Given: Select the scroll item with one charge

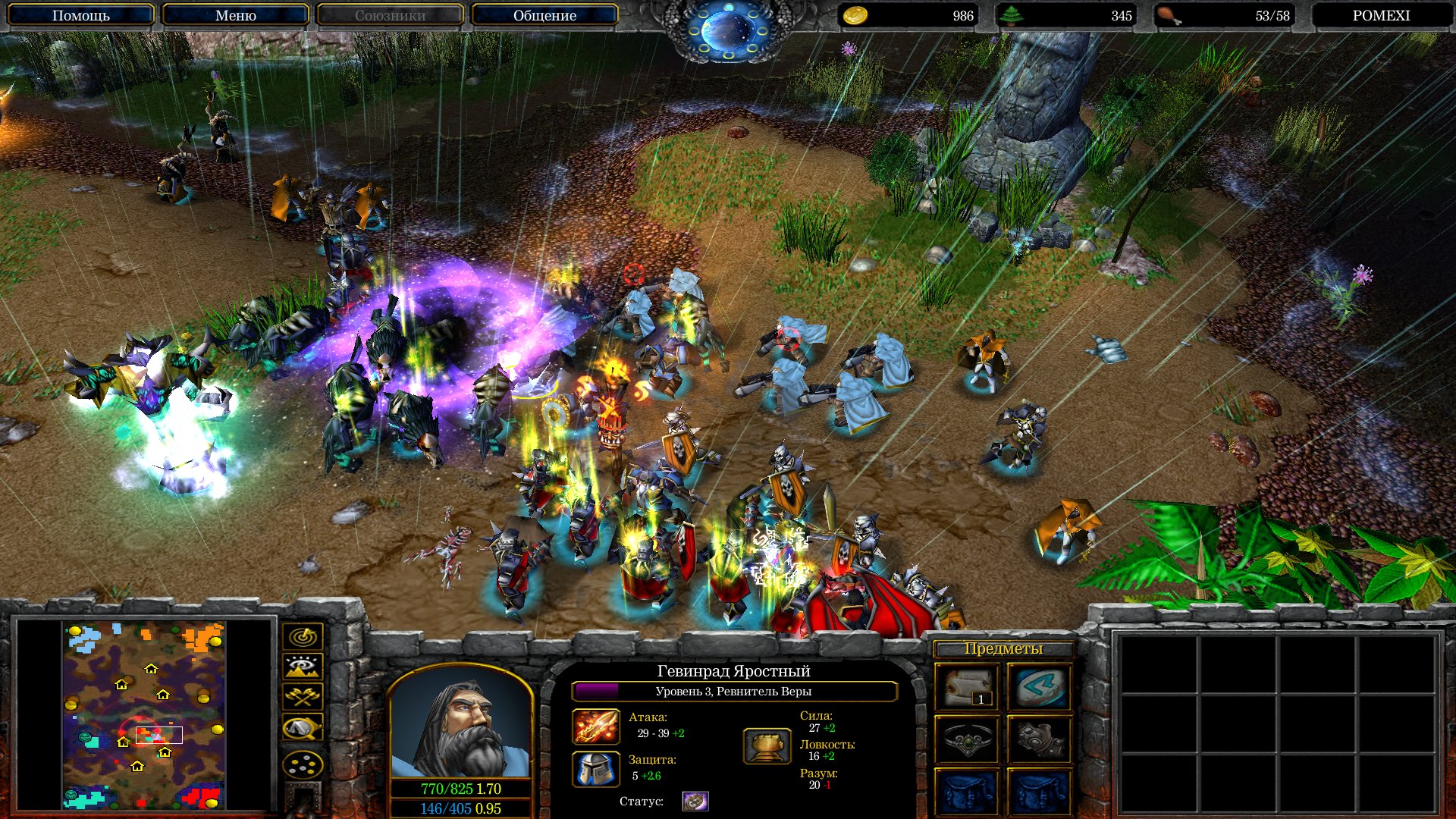Looking at the screenshot, I should point(967,687).
